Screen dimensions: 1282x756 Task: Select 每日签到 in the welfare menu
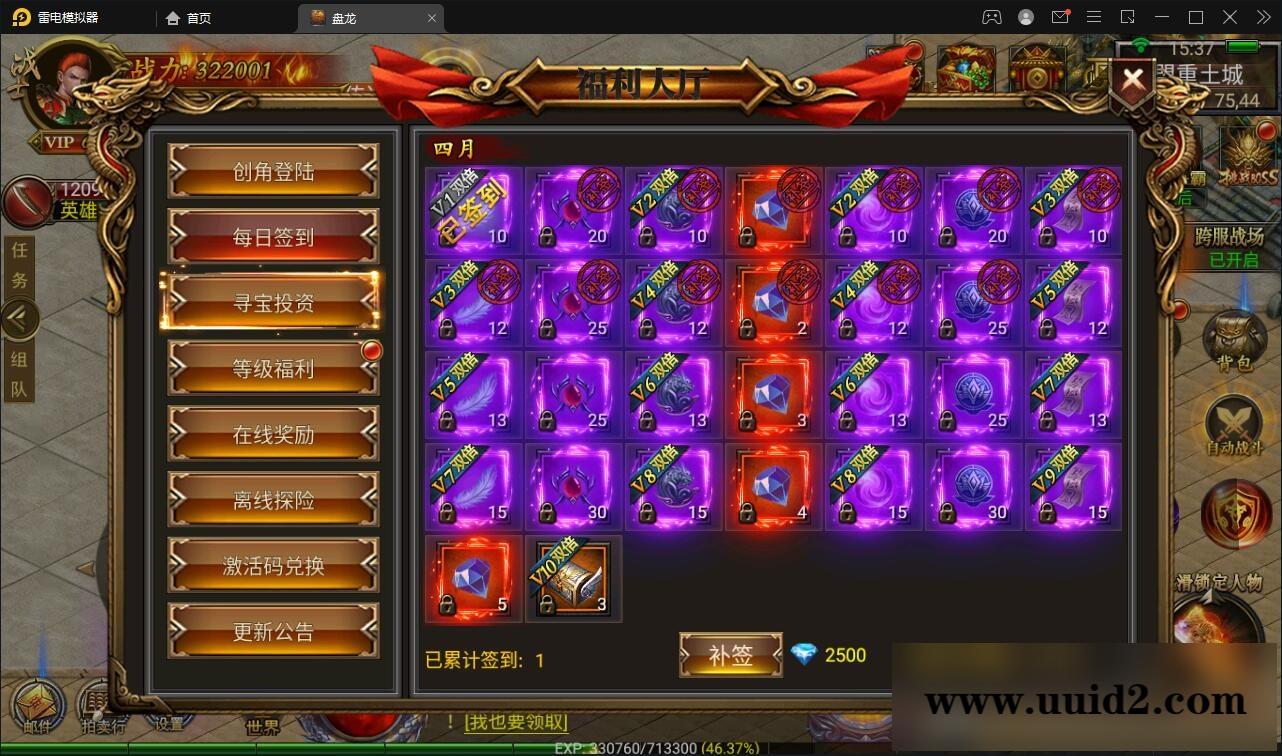coord(273,237)
